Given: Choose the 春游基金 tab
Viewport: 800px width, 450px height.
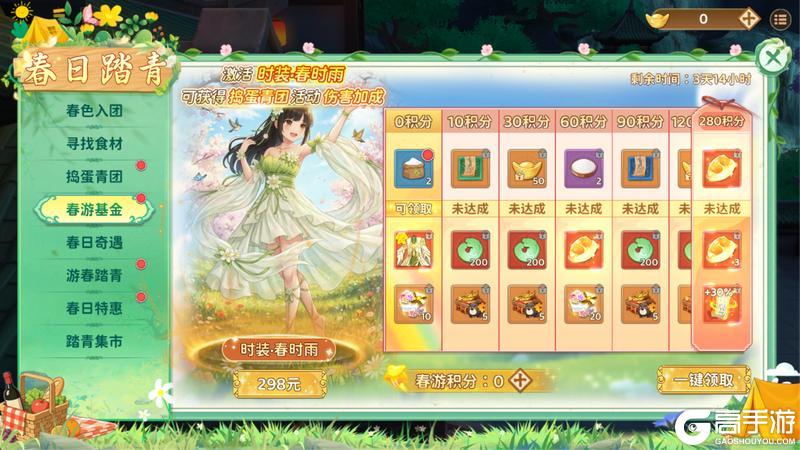Looking at the screenshot, I should tap(94, 209).
